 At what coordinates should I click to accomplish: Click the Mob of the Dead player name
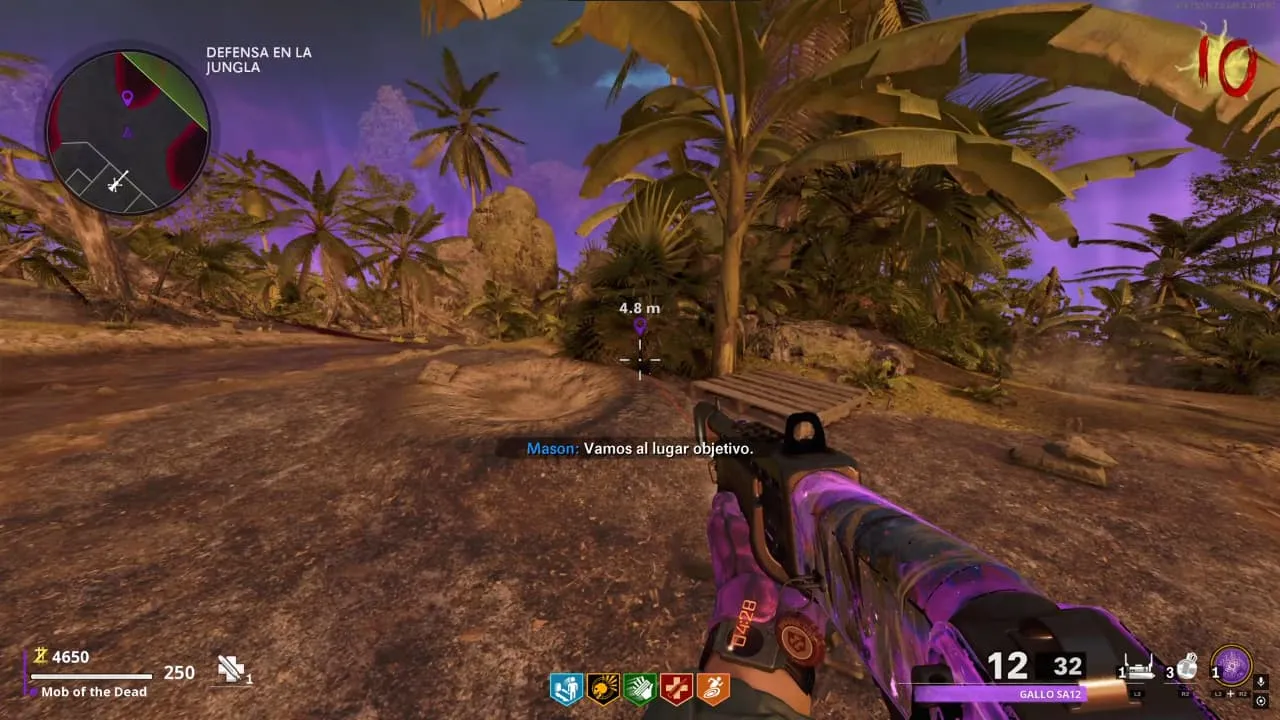pyautogui.click(x=94, y=692)
